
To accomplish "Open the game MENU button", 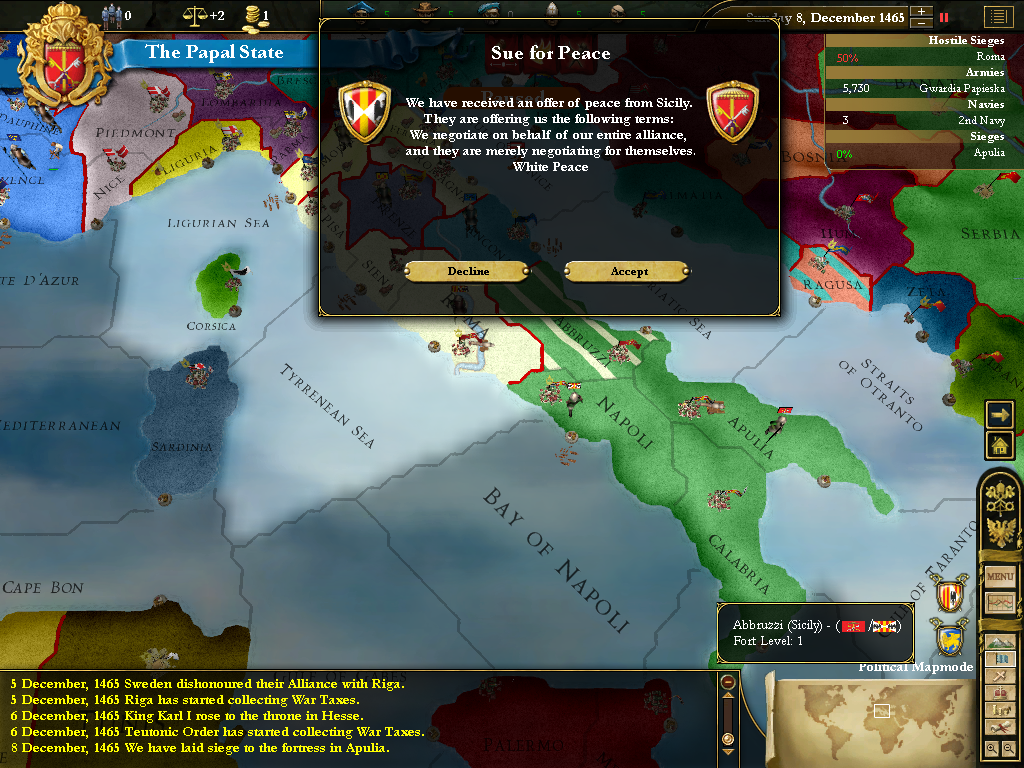I will 1000,577.
